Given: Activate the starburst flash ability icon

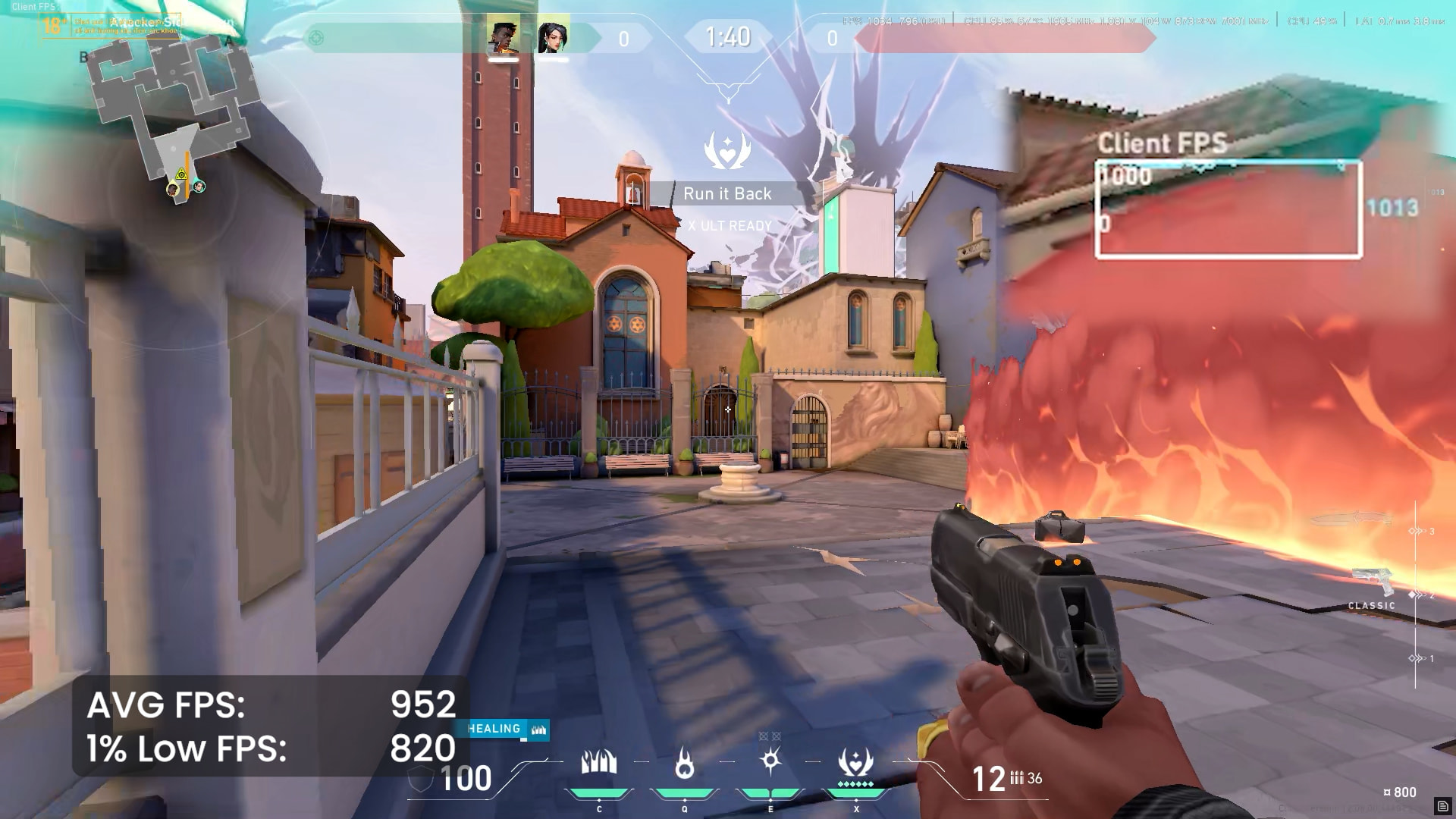Looking at the screenshot, I should [770, 761].
